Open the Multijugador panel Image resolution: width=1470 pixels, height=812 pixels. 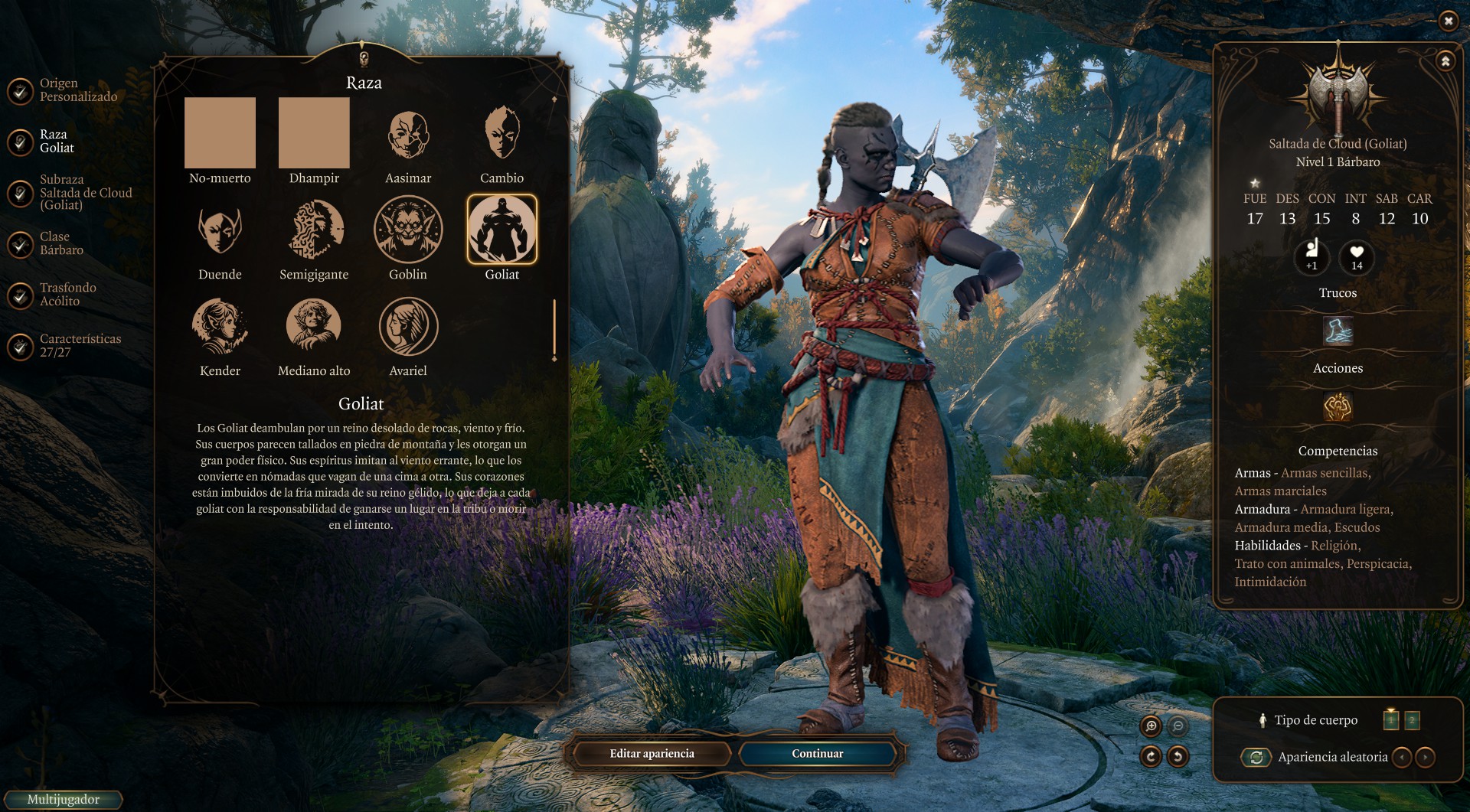(x=63, y=800)
